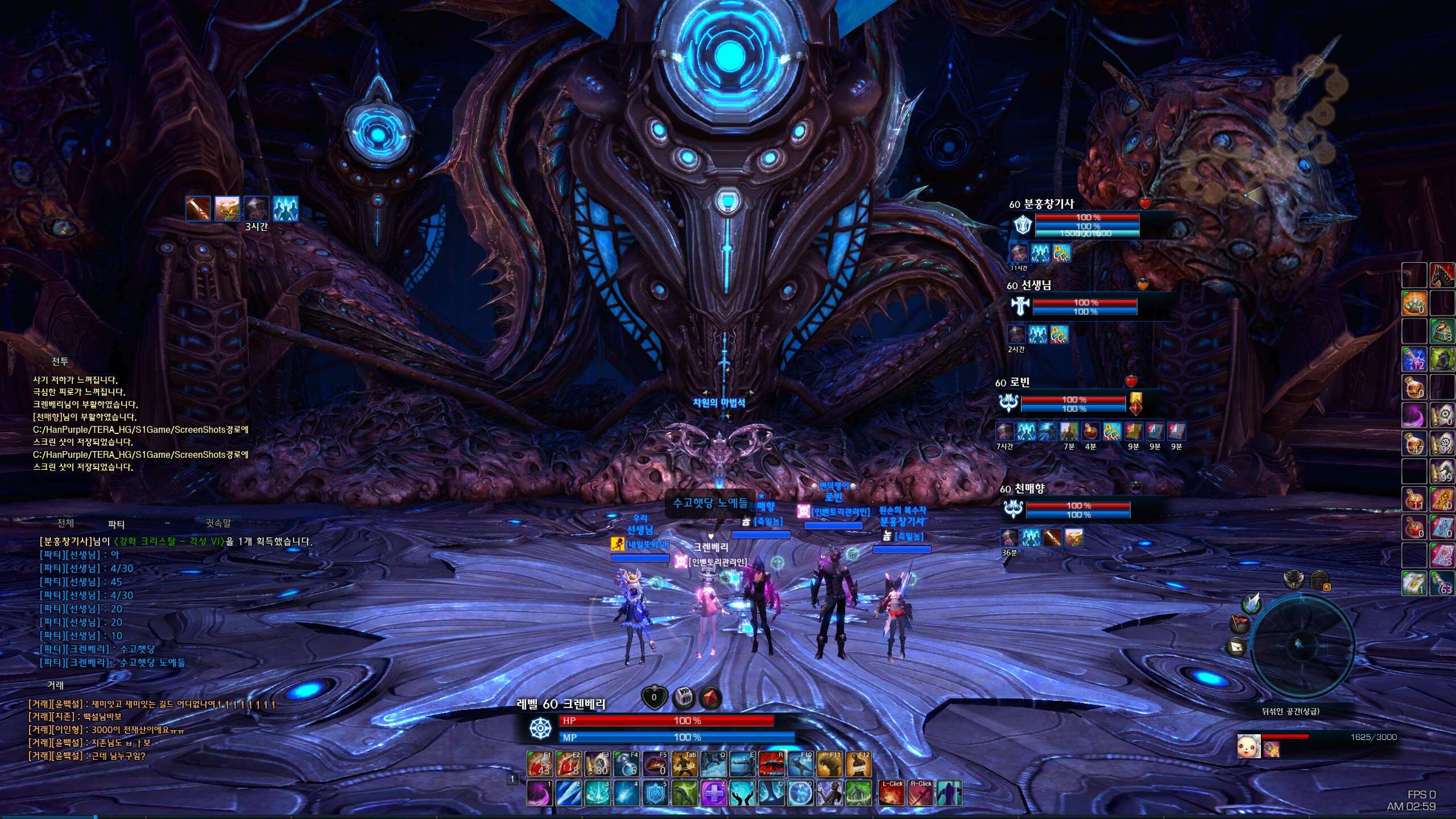Activate the purple healing cross skill
This screenshot has height=819, width=1456.
point(713,793)
